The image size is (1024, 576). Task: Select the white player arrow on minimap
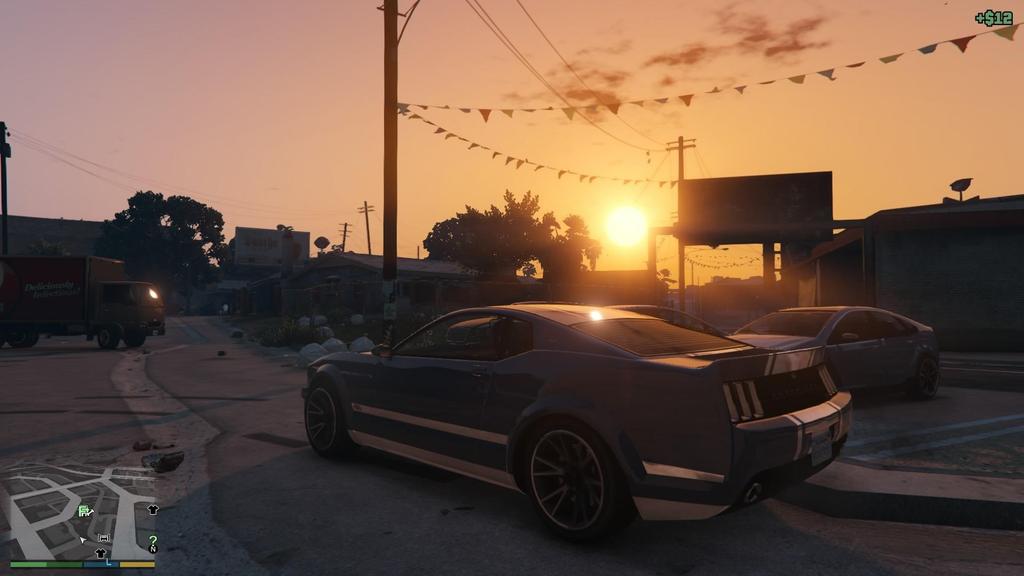[84, 540]
